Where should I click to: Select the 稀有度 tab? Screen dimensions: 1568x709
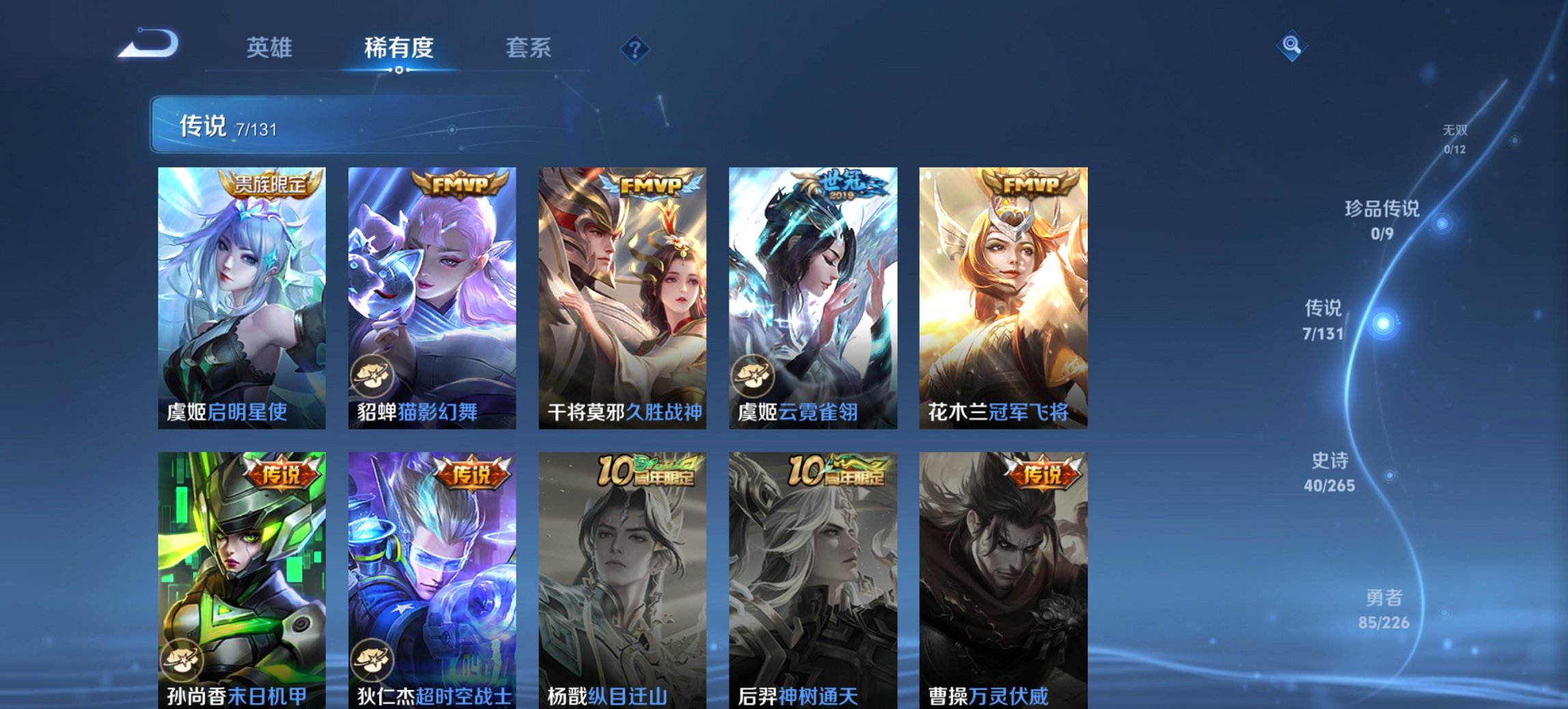click(397, 48)
